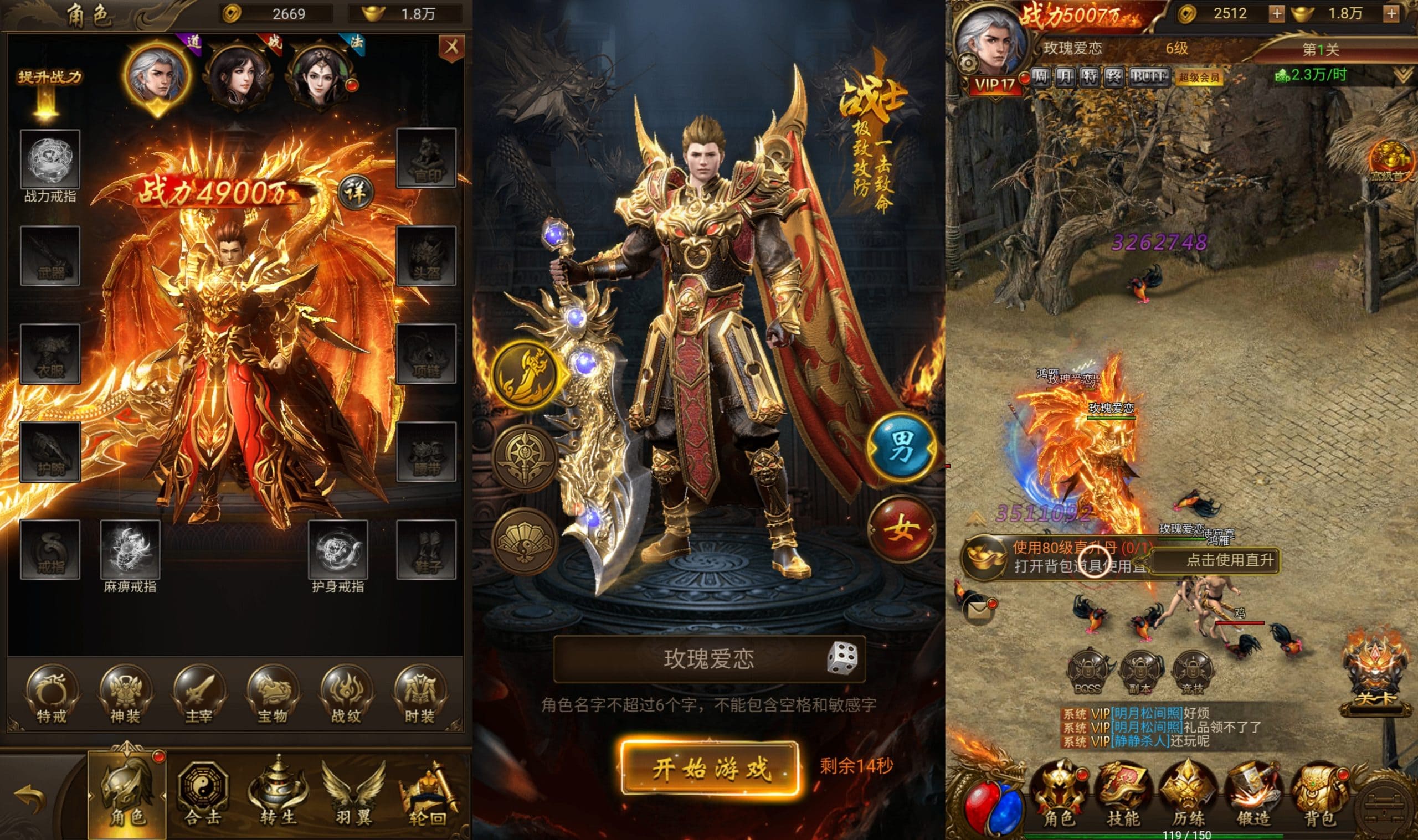Screen dimensions: 1418x840
Task: Roll the dice for a random name
Action: (x=842, y=659)
